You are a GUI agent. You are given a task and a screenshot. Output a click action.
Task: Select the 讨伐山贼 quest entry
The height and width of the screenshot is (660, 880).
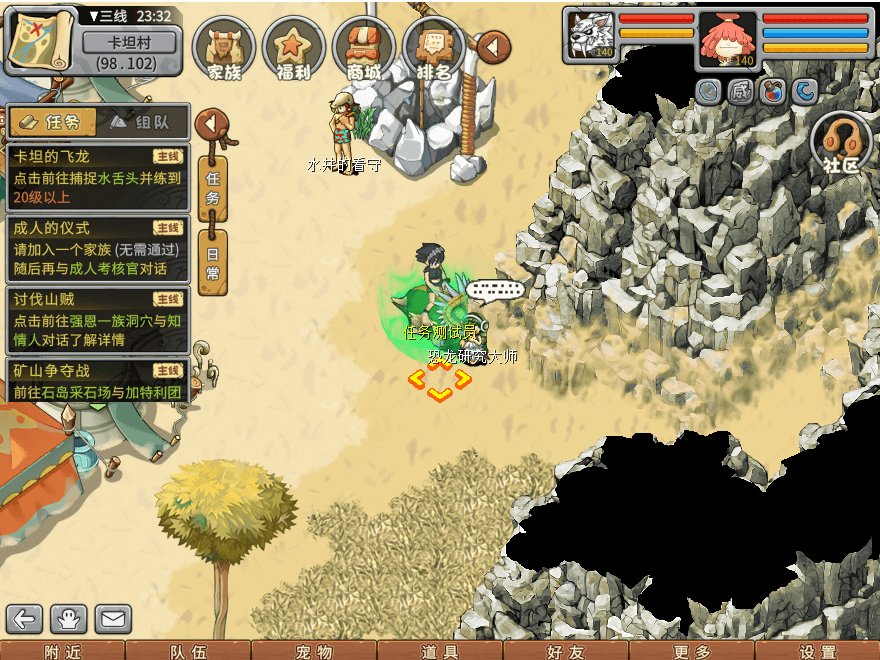(x=97, y=319)
